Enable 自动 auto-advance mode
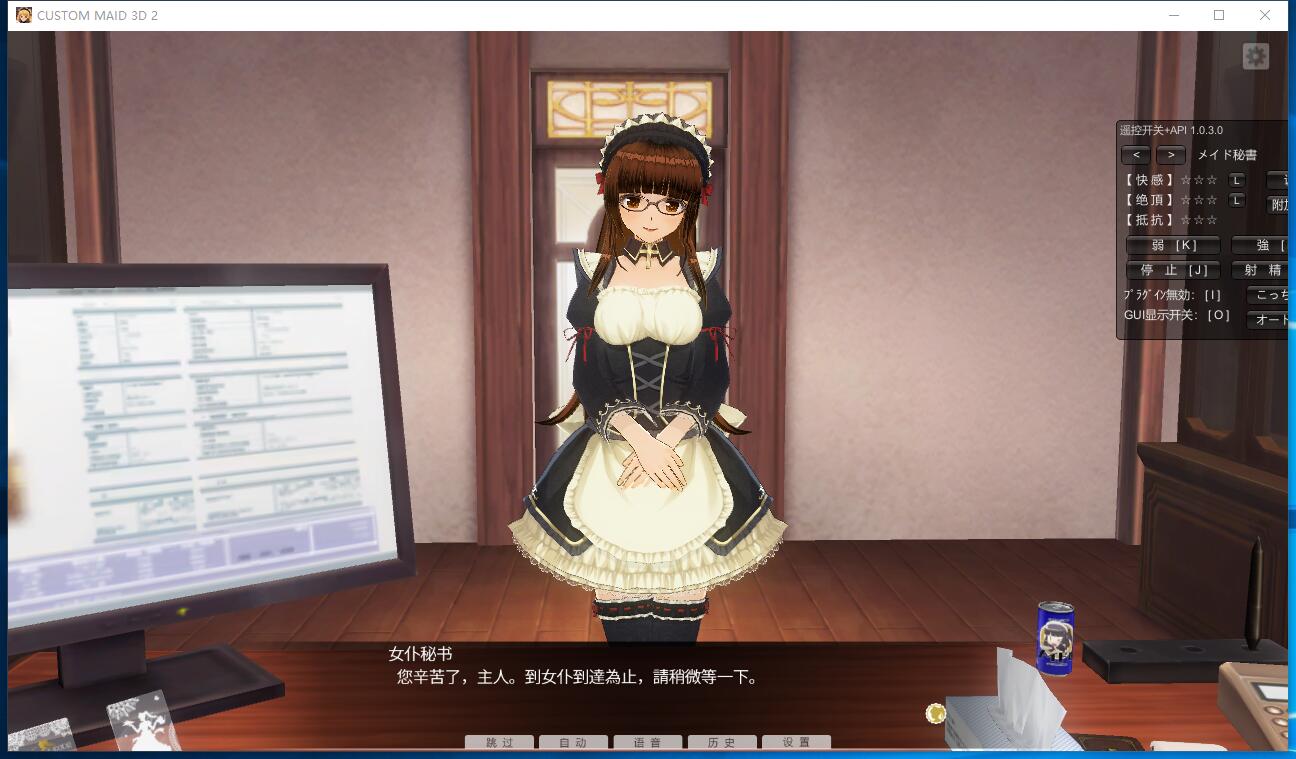 [x=573, y=742]
